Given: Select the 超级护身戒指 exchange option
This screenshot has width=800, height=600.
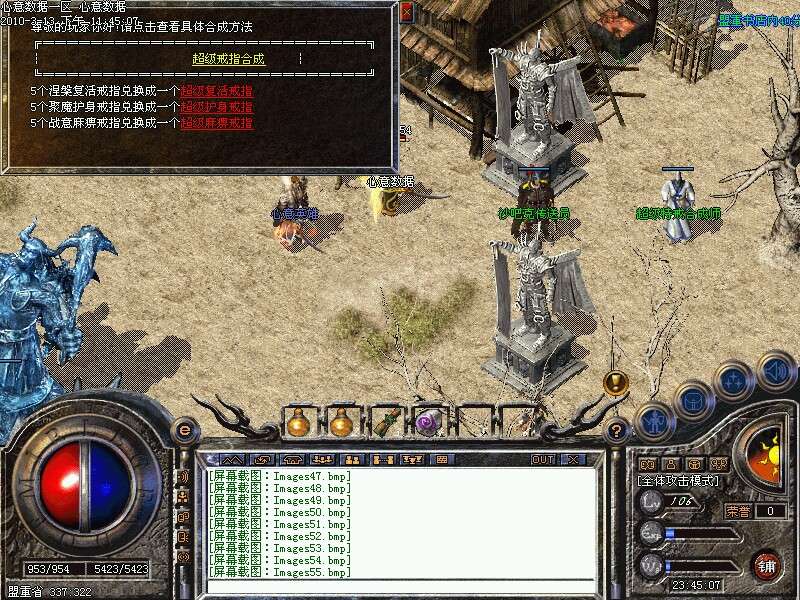Looking at the screenshot, I should tap(216, 107).
